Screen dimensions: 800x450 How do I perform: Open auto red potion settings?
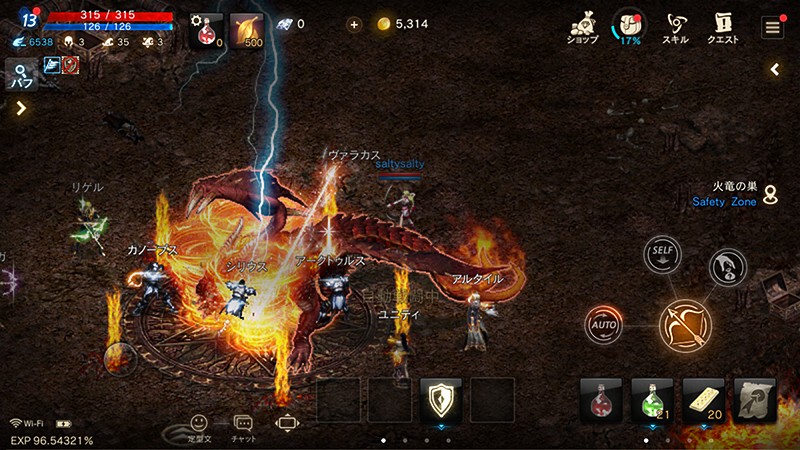(x=206, y=30)
